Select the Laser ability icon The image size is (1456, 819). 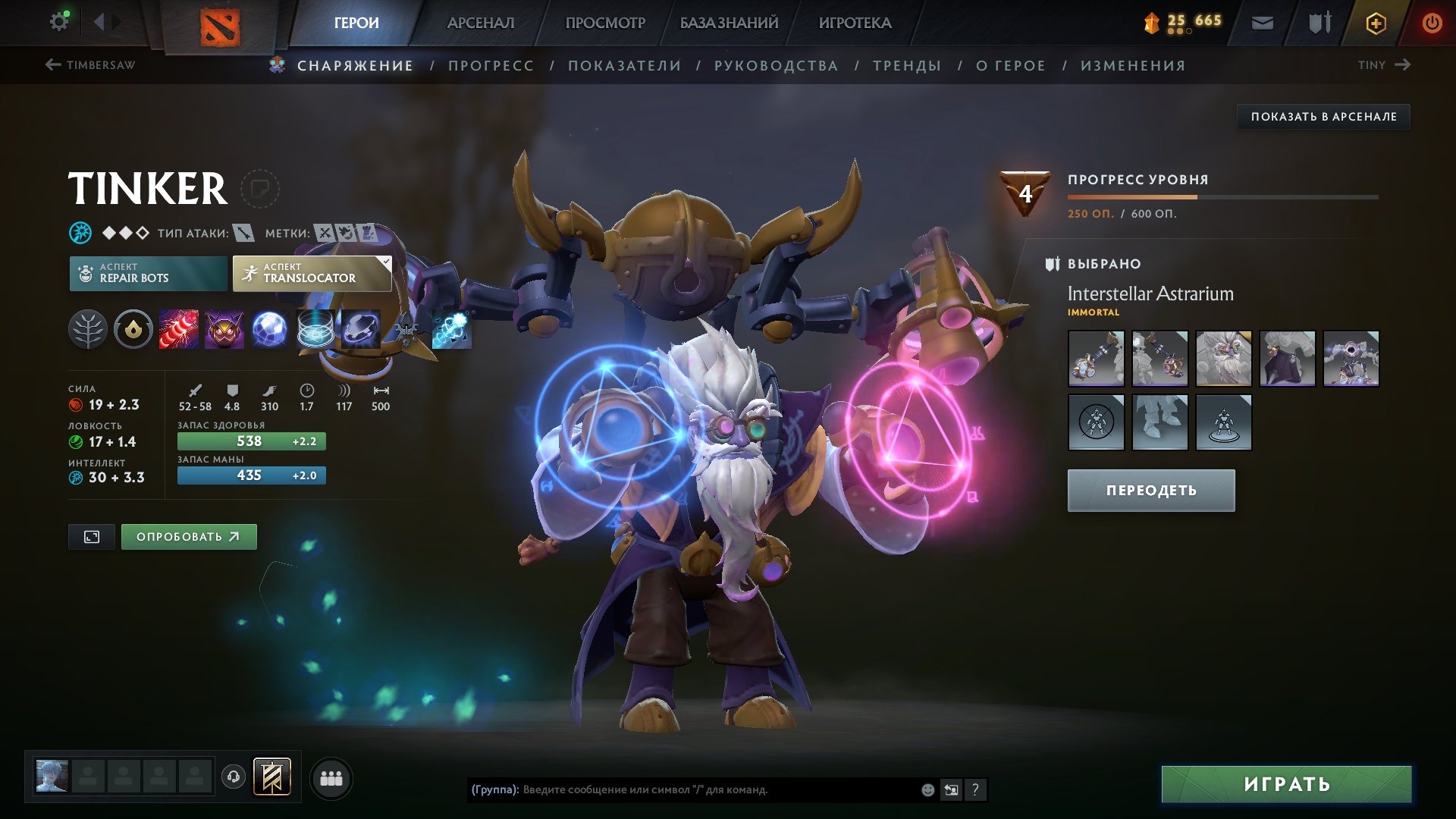pos(180,329)
